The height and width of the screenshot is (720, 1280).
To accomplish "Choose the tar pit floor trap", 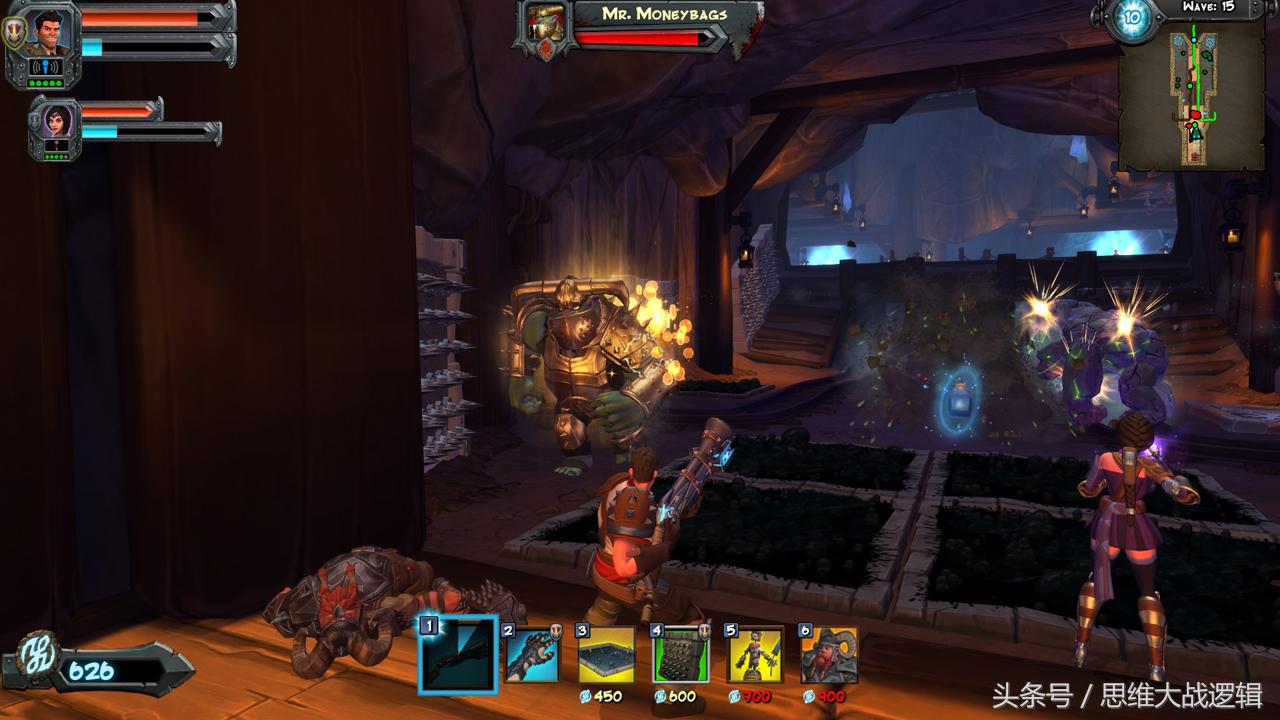I will [606, 655].
